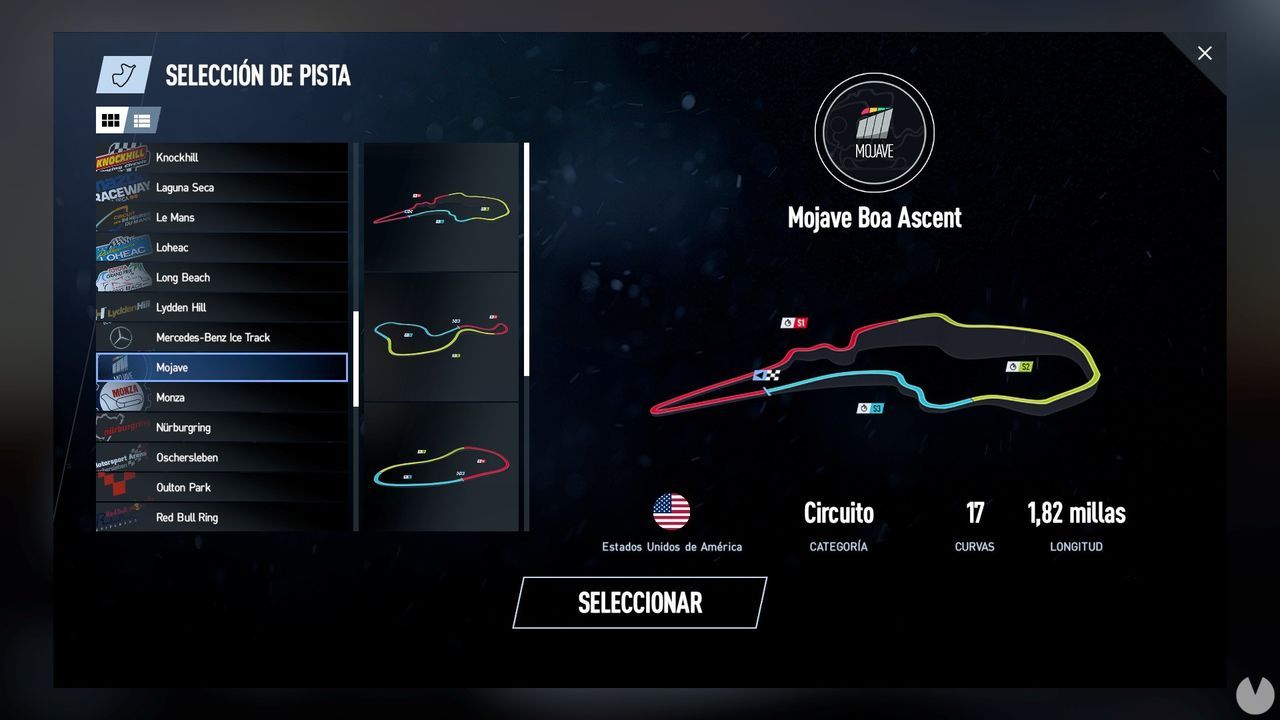1280x720 pixels.
Task: Click the S3 sector marker on the map
Action: coord(871,407)
